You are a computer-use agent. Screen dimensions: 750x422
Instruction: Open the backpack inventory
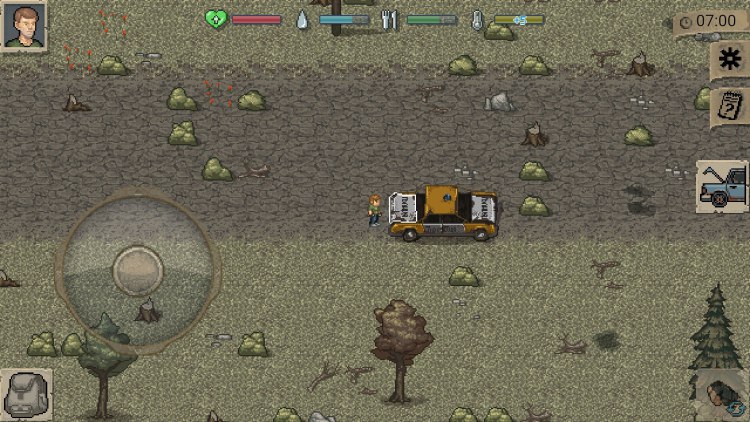point(26,394)
